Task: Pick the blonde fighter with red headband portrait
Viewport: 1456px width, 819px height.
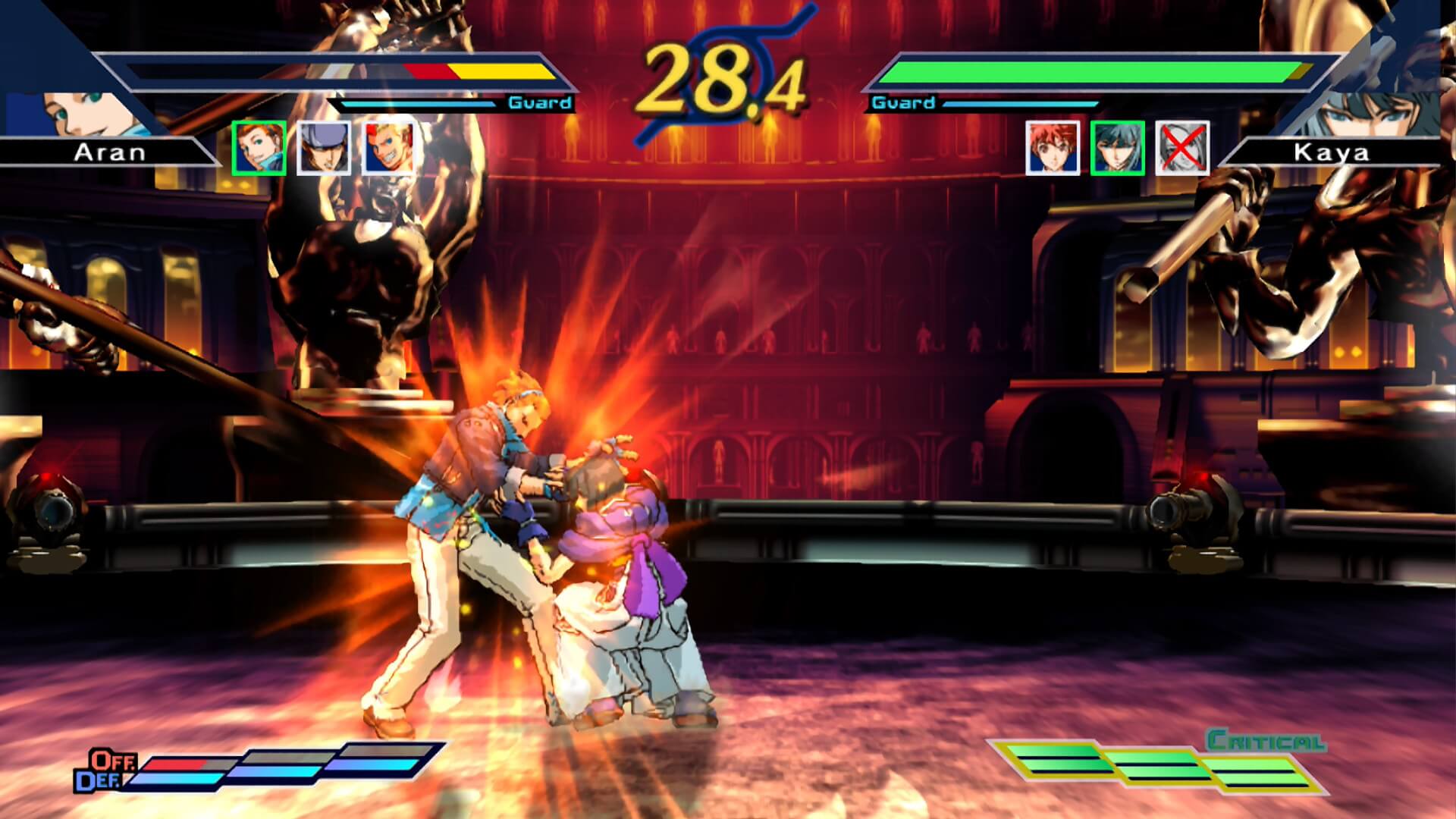Action: (388, 148)
